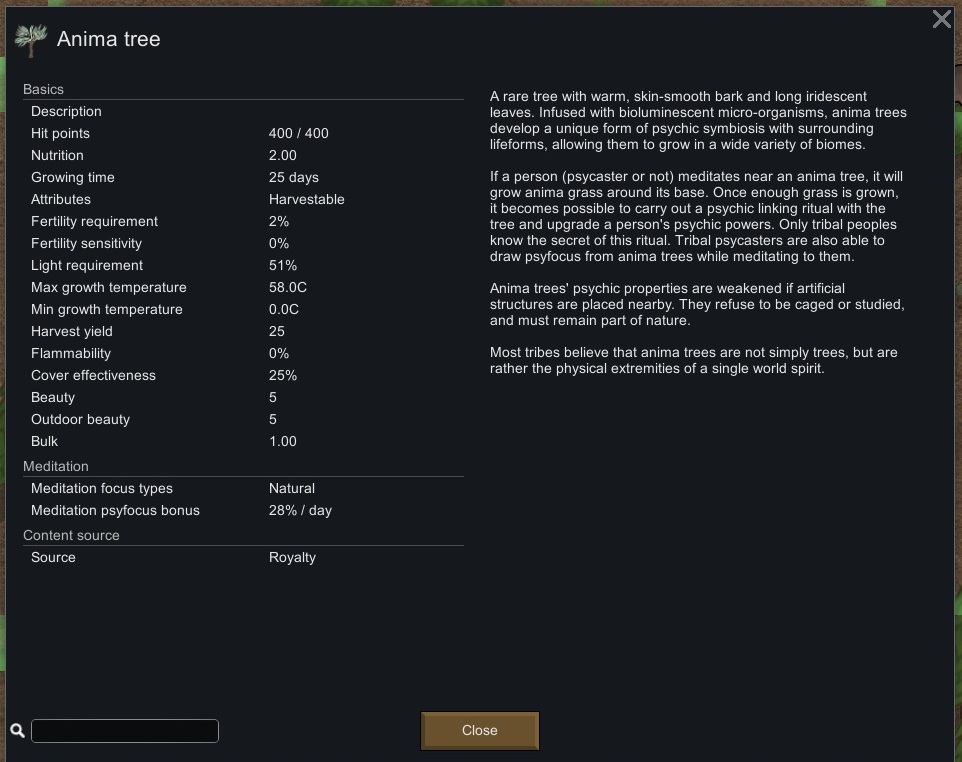
Task: Select the Royalty content source row
Action: (x=243, y=557)
